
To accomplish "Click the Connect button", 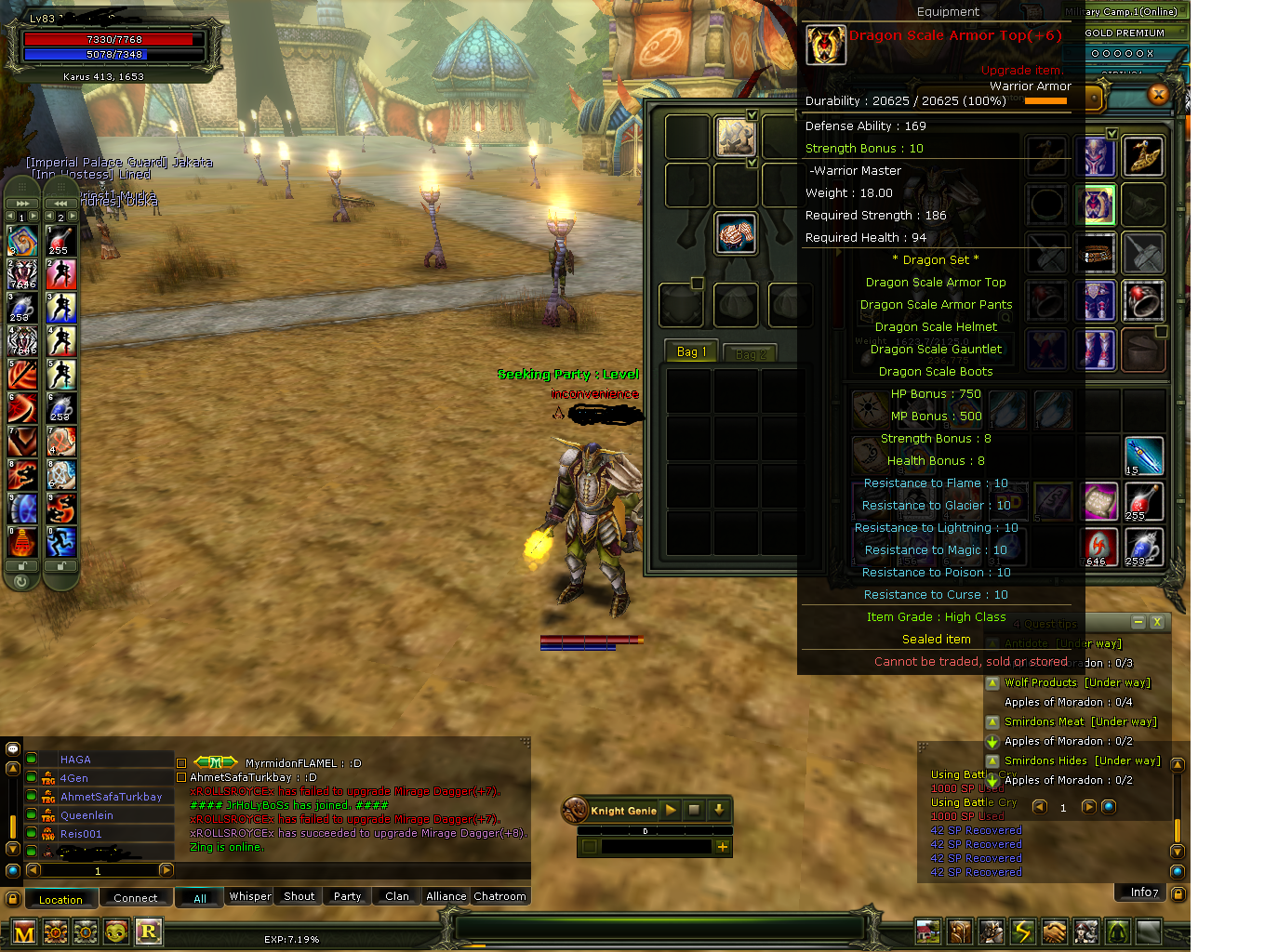I will click(x=136, y=898).
